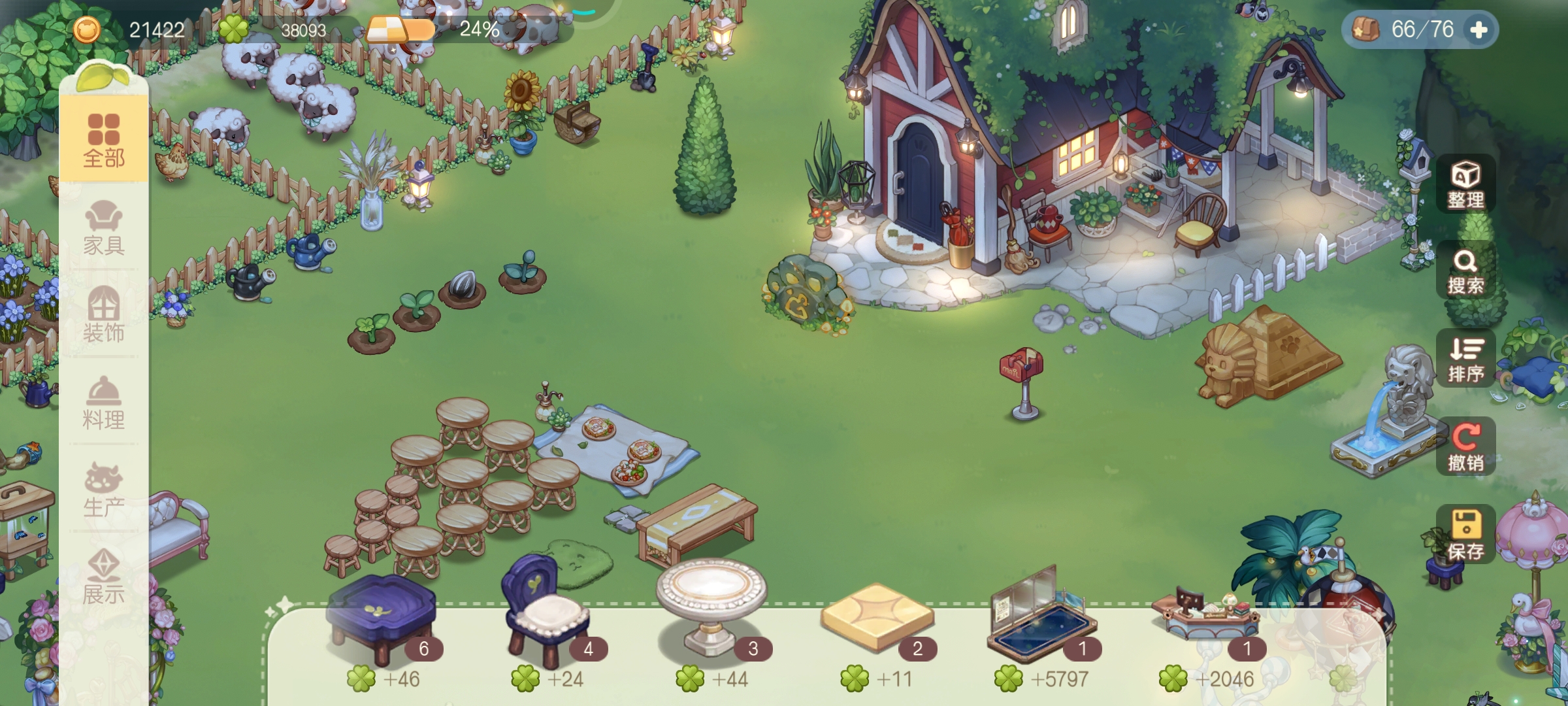Click the 整理 organize button

pos(1465,184)
